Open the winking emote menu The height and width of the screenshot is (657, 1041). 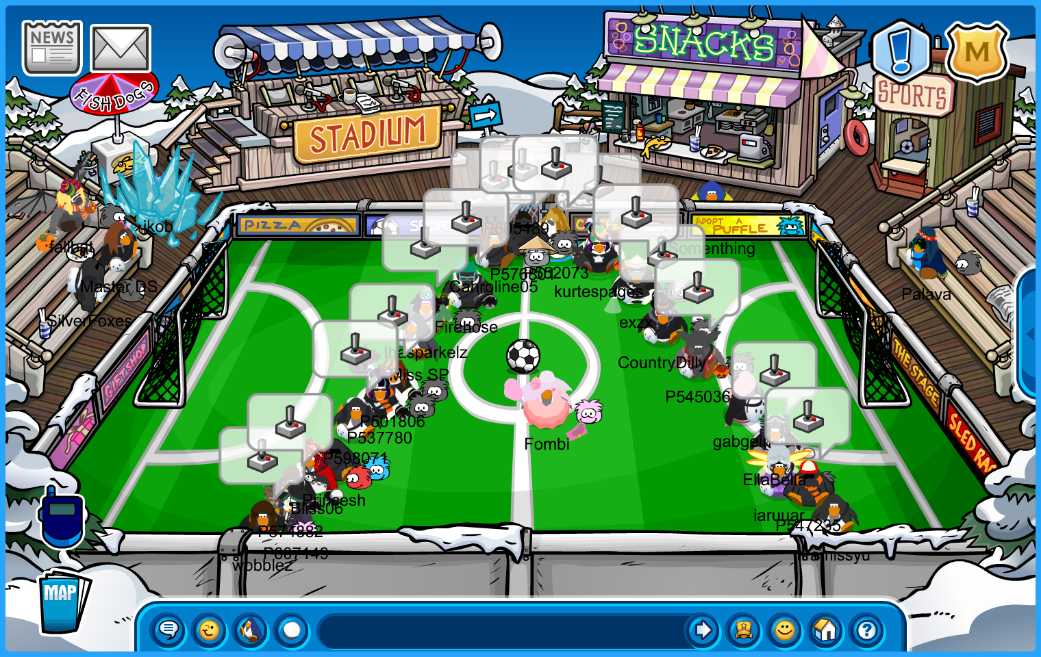209,630
